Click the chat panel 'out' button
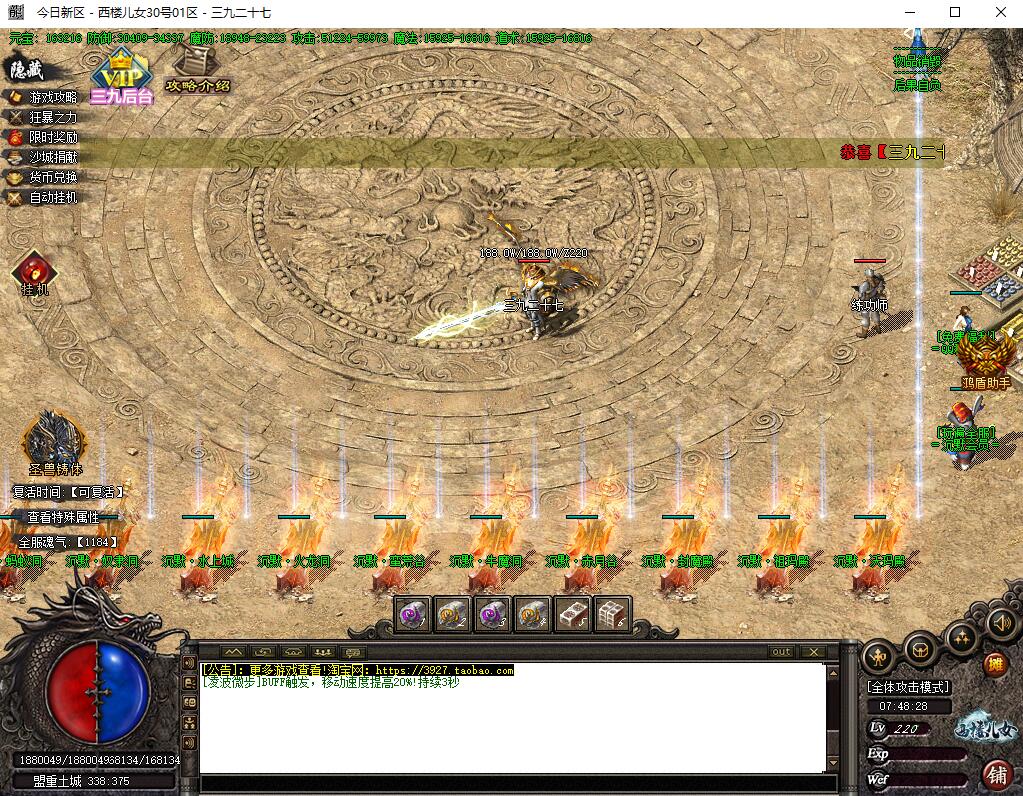The image size is (1023, 796). click(781, 652)
